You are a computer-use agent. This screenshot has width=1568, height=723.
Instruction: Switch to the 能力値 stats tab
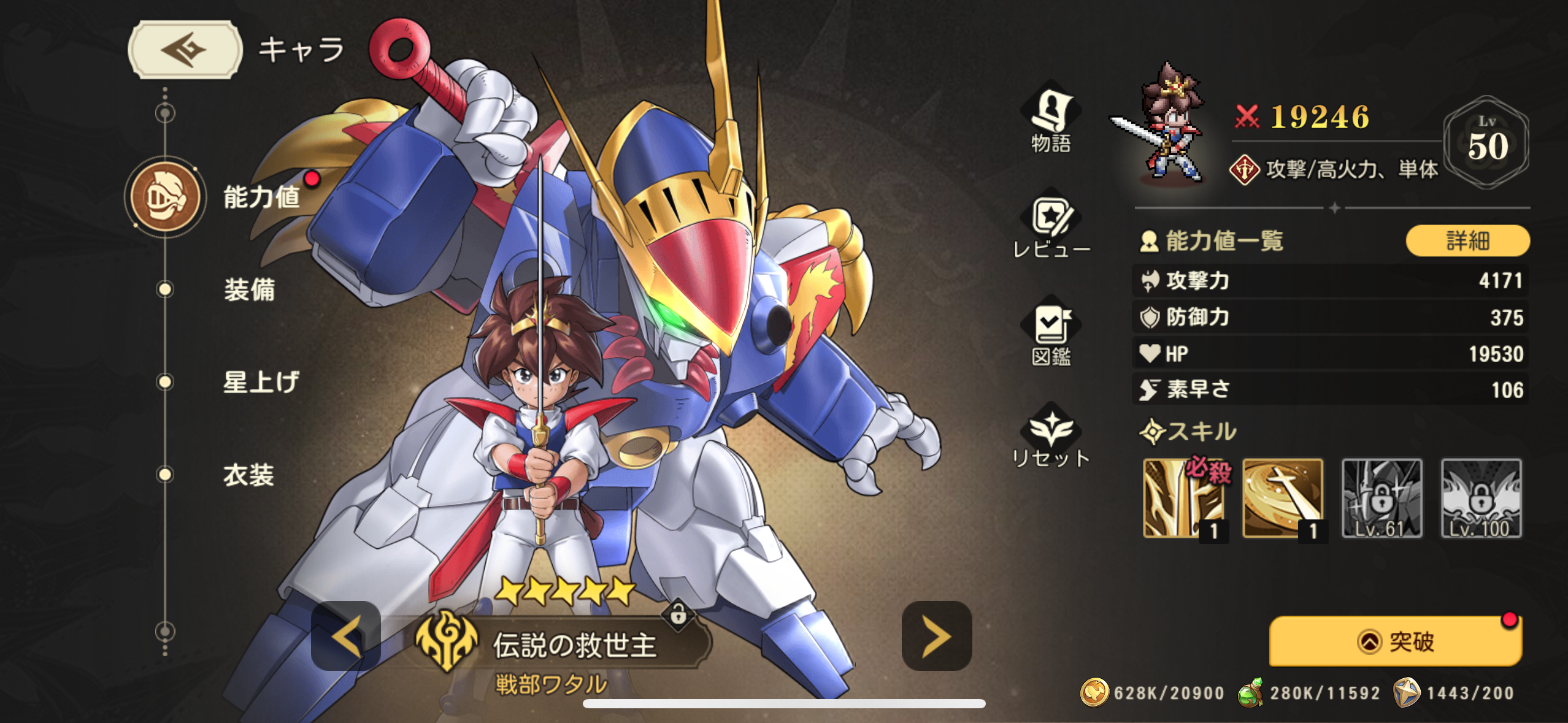pyautogui.click(x=261, y=197)
